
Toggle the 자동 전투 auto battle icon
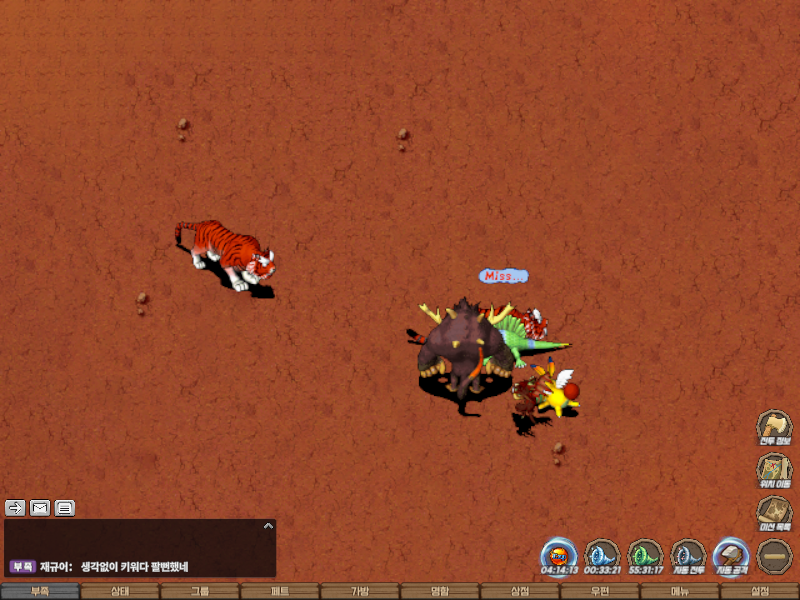click(688, 555)
